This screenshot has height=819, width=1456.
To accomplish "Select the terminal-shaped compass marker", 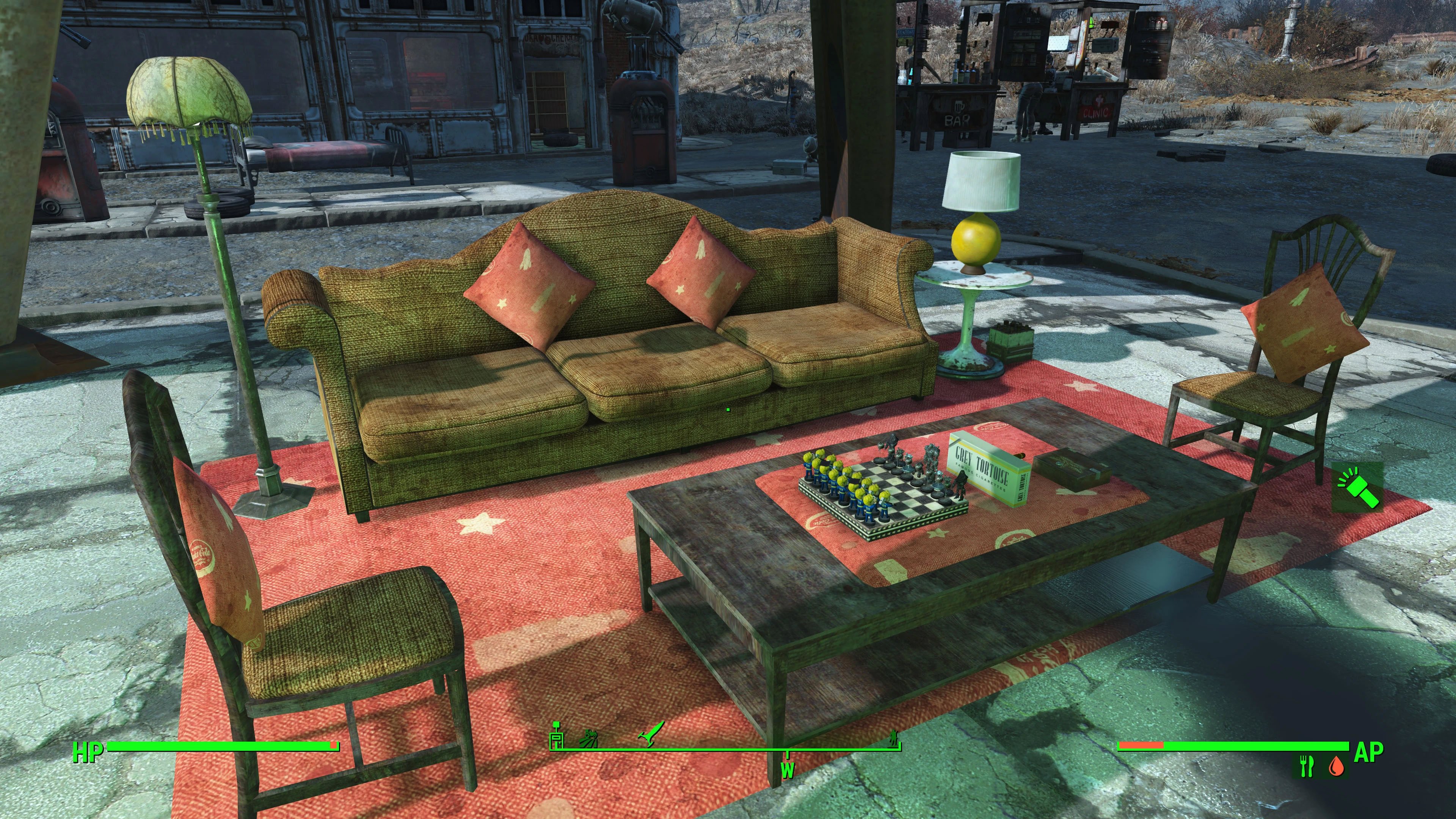I will pyautogui.click(x=557, y=735).
